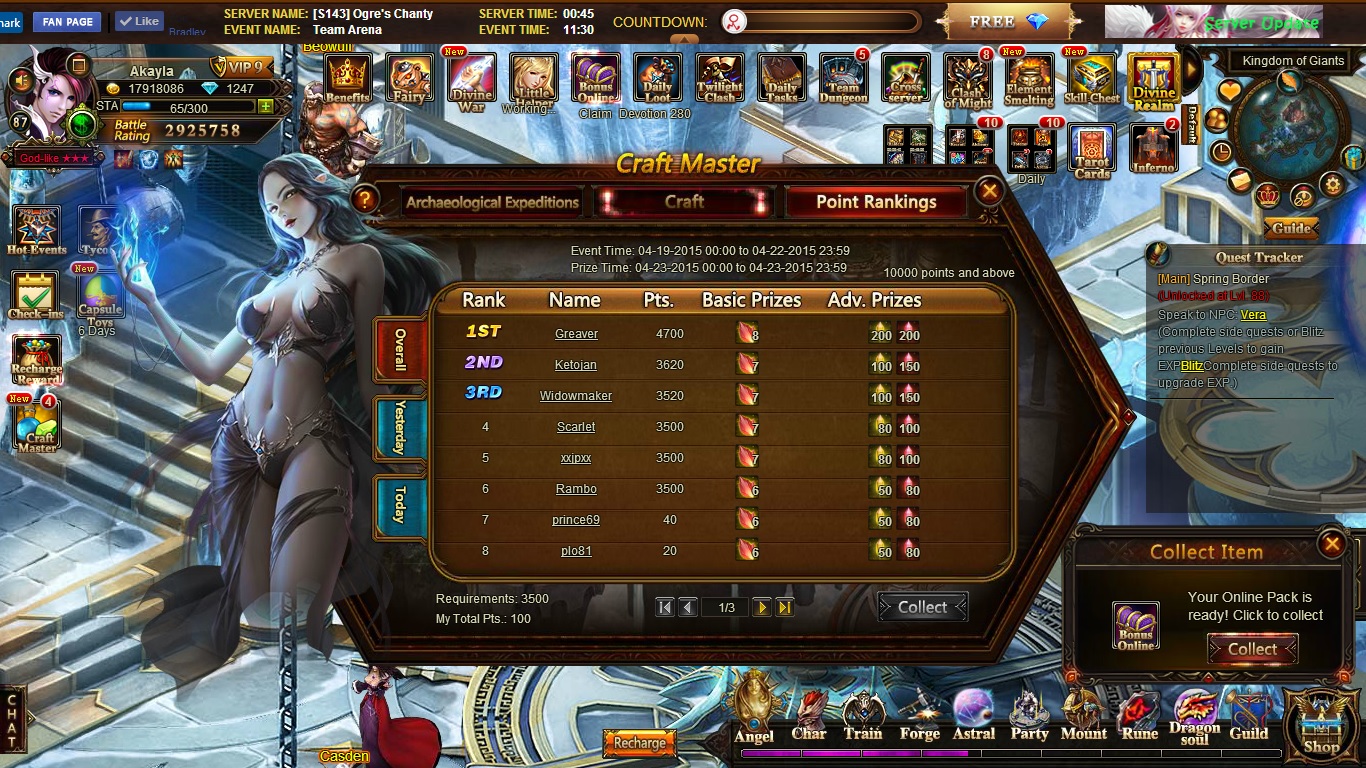The height and width of the screenshot is (768, 1366).
Task: Open the Daily Tasks icon
Action: pyautogui.click(x=782, y=79)
